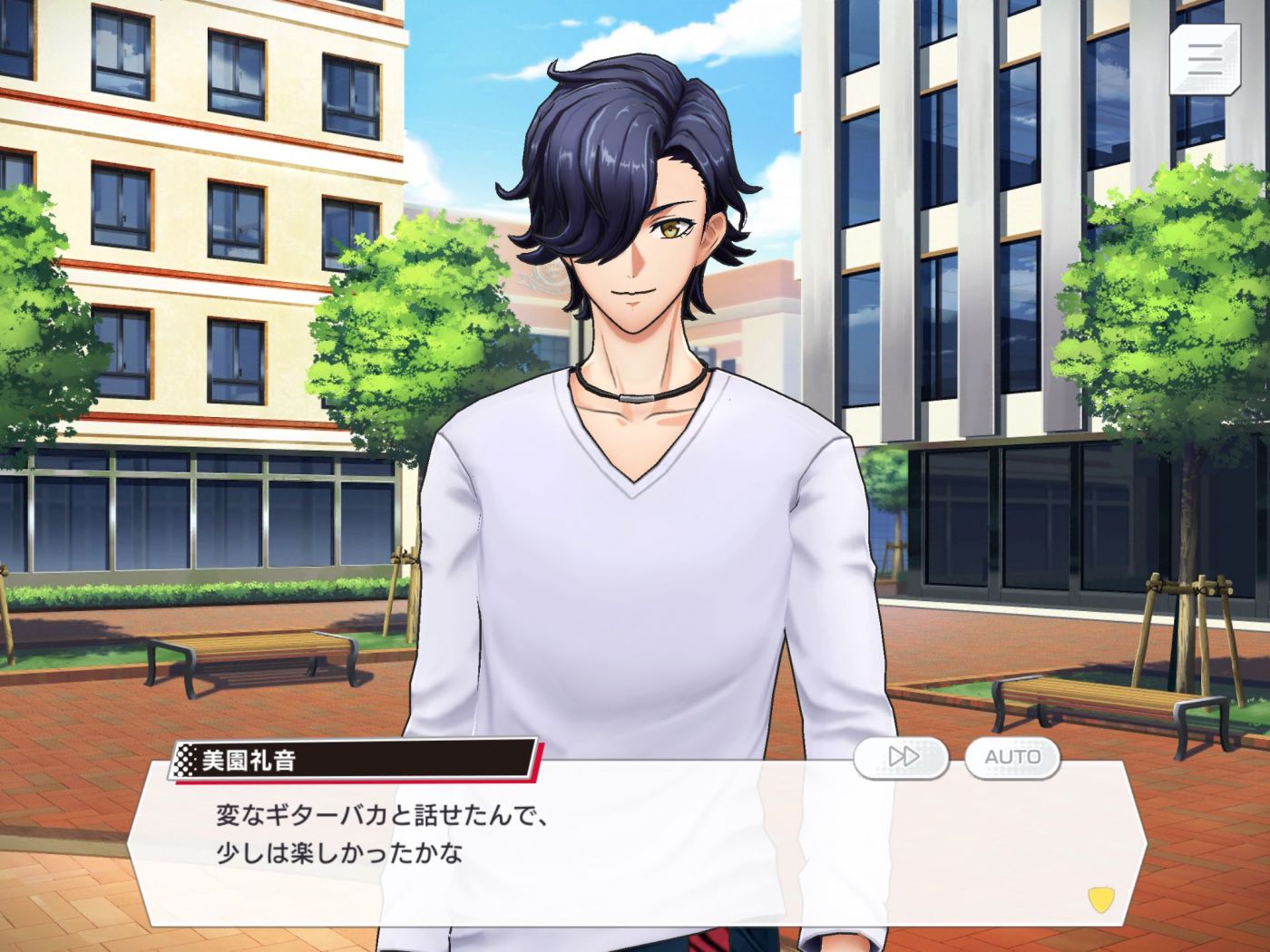Toggle AUTO dialogue playback
The width and height of the screenshot is (1270, 952).
[1012, 757]
